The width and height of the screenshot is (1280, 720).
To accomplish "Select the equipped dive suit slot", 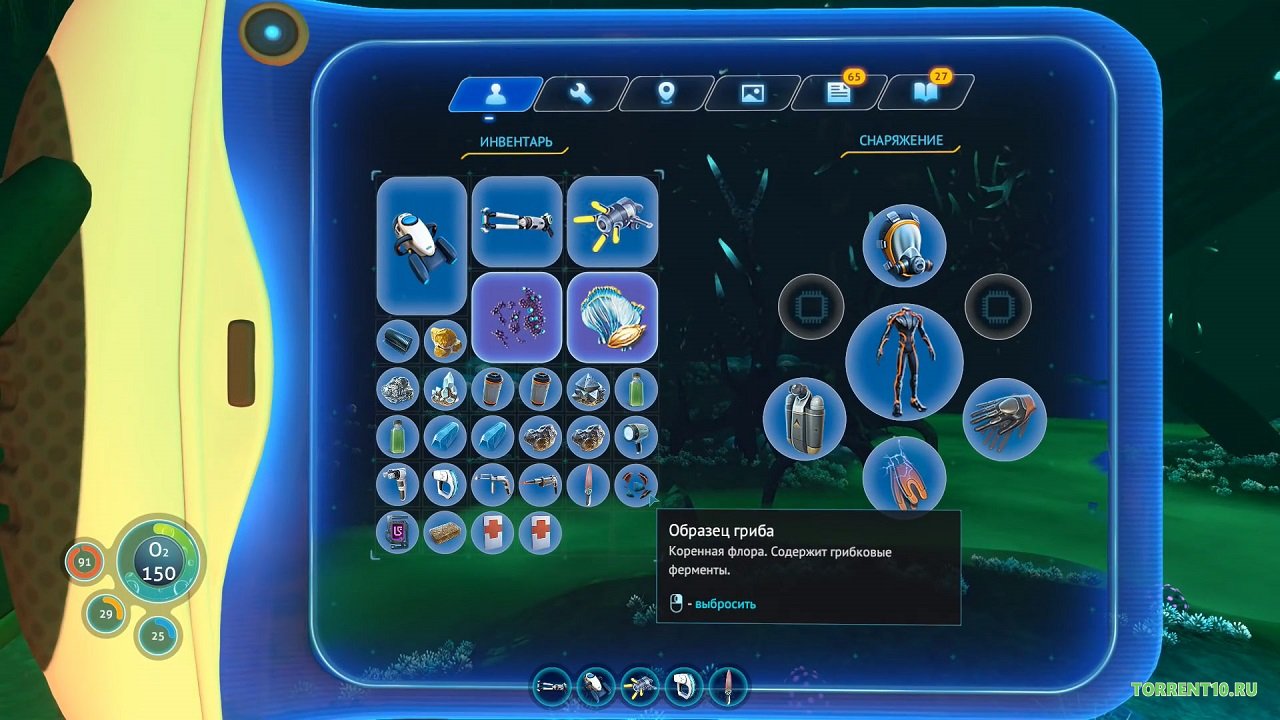I will 904,361.
